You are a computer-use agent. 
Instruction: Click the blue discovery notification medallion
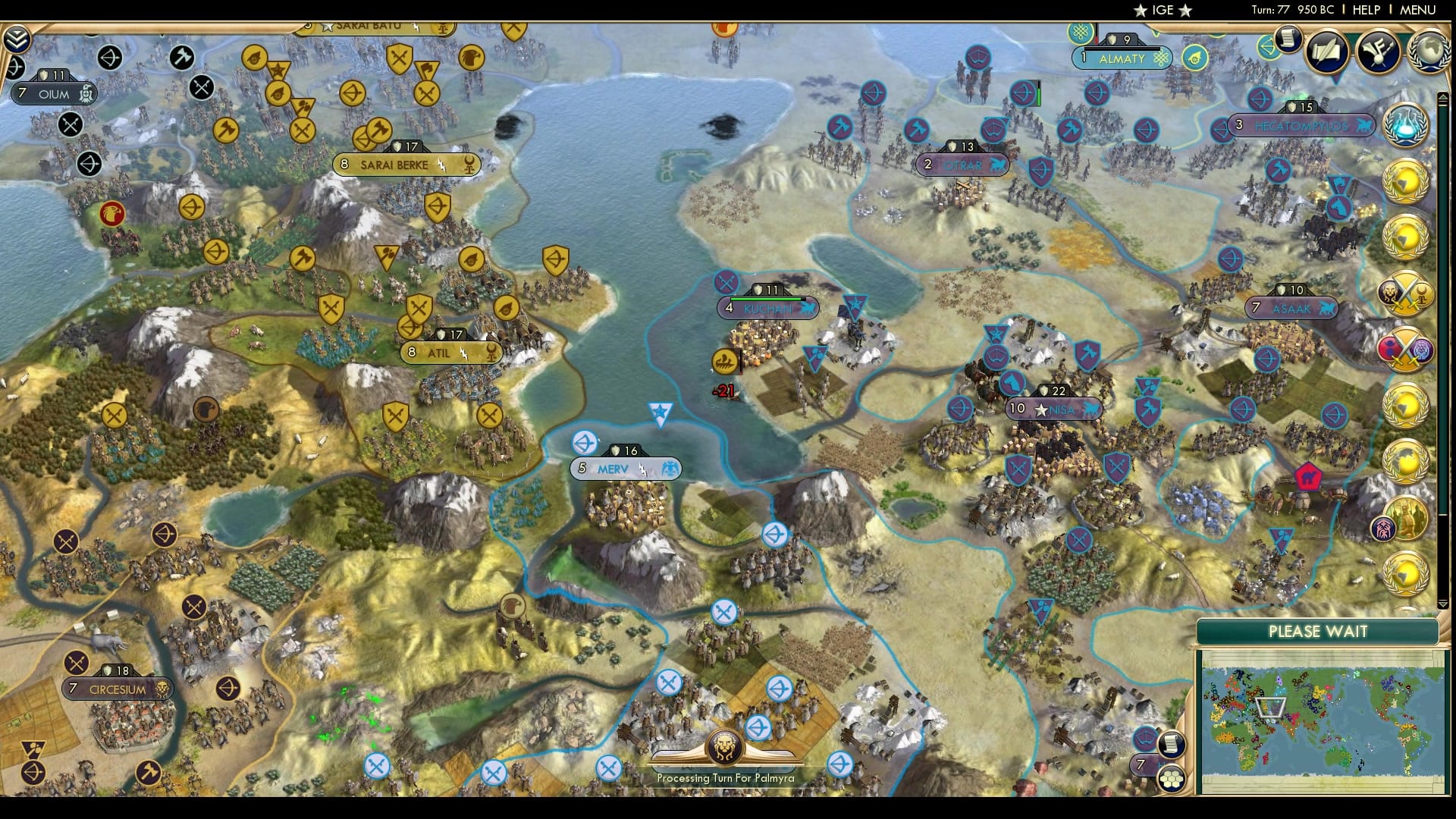[x=1404, y=124]
